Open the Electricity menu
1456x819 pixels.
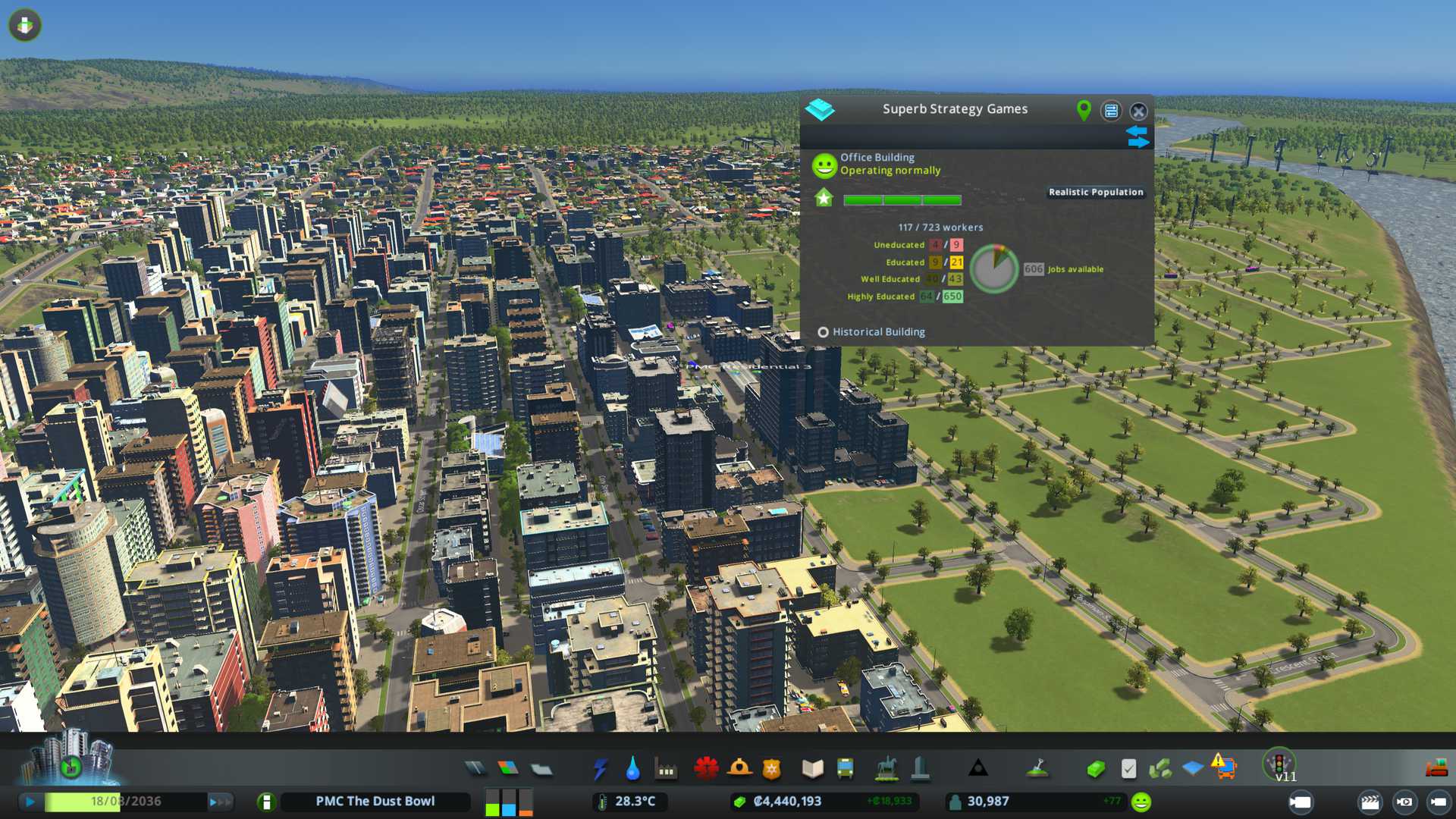tap(600, 769)
